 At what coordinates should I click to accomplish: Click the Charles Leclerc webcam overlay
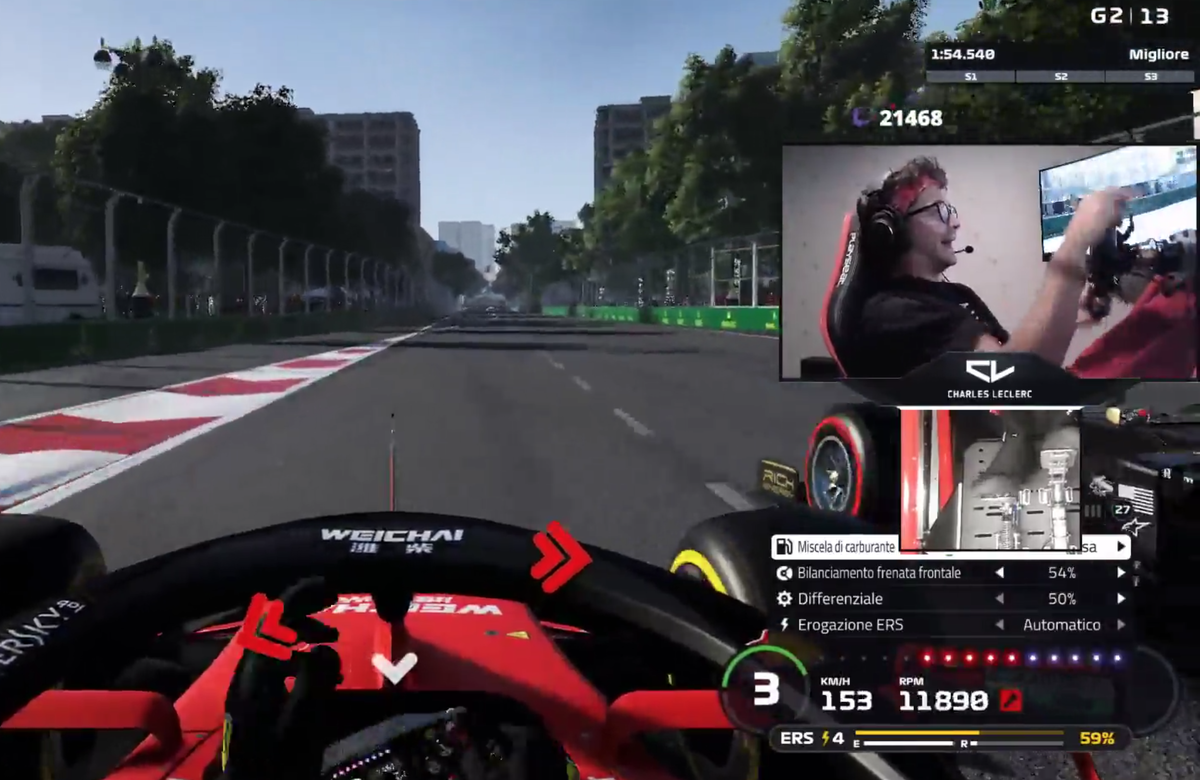coord(988,262)
